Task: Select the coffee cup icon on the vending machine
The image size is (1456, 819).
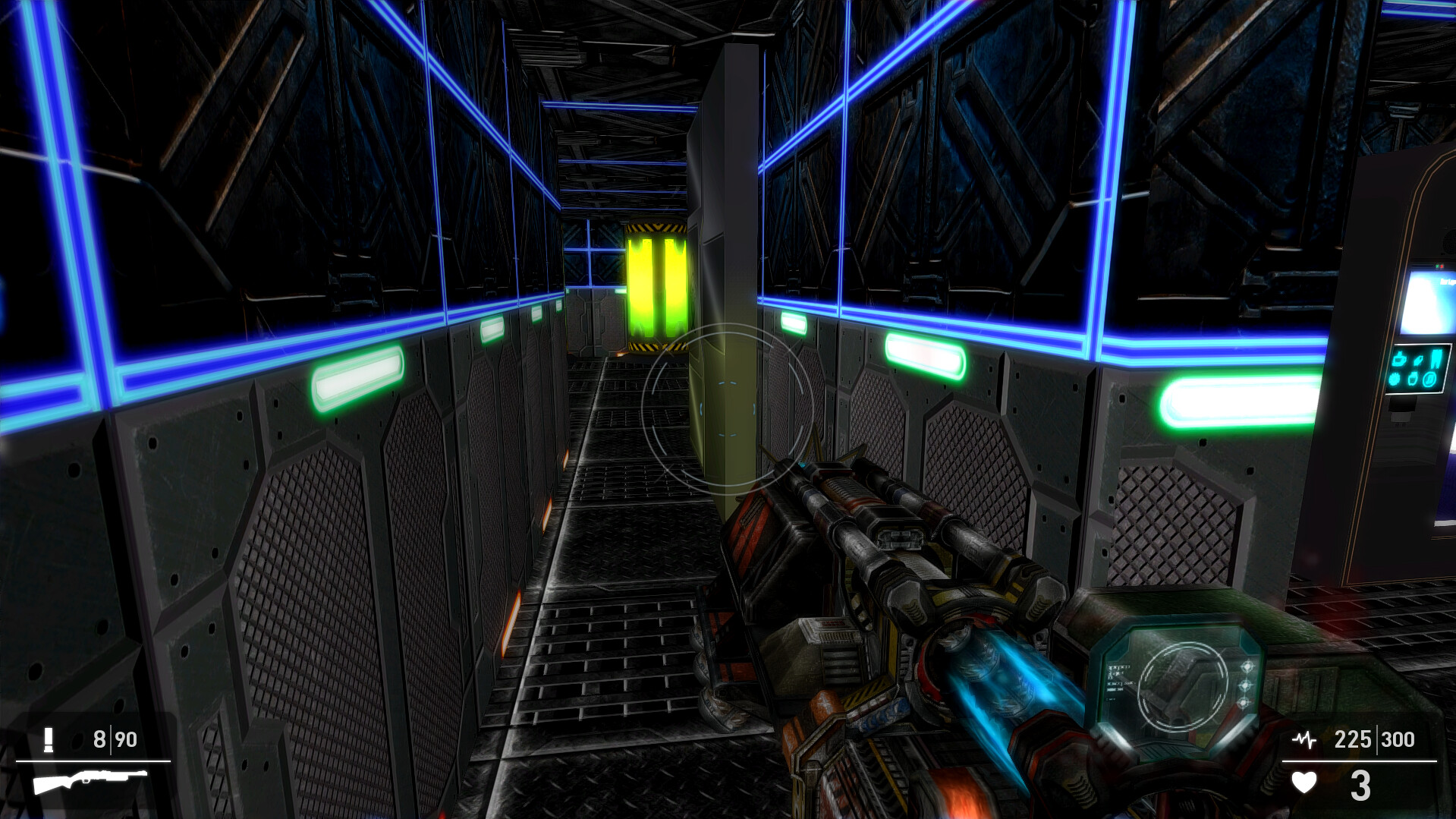Action: (x=1398, y=359)
